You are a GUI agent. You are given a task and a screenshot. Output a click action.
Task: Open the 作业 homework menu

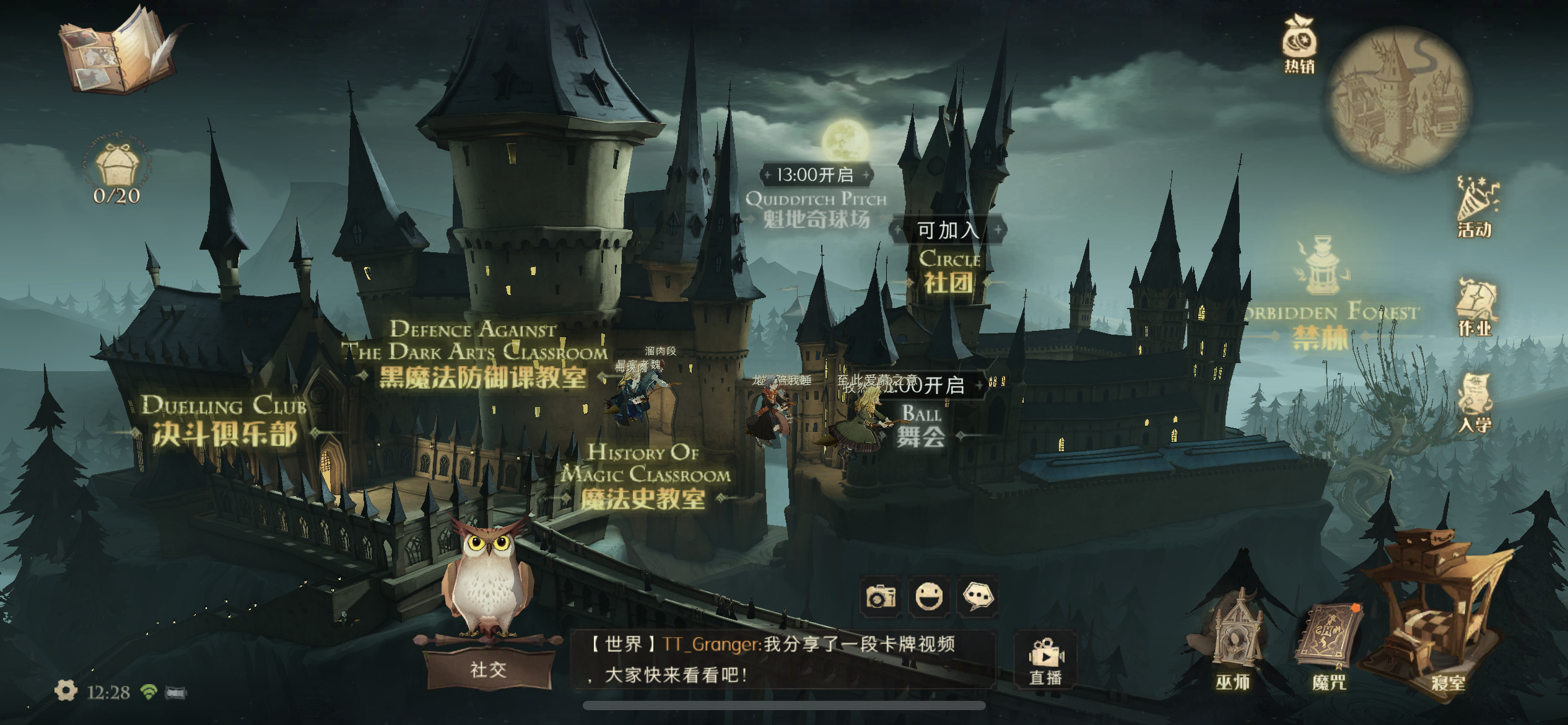[1475, 308]
